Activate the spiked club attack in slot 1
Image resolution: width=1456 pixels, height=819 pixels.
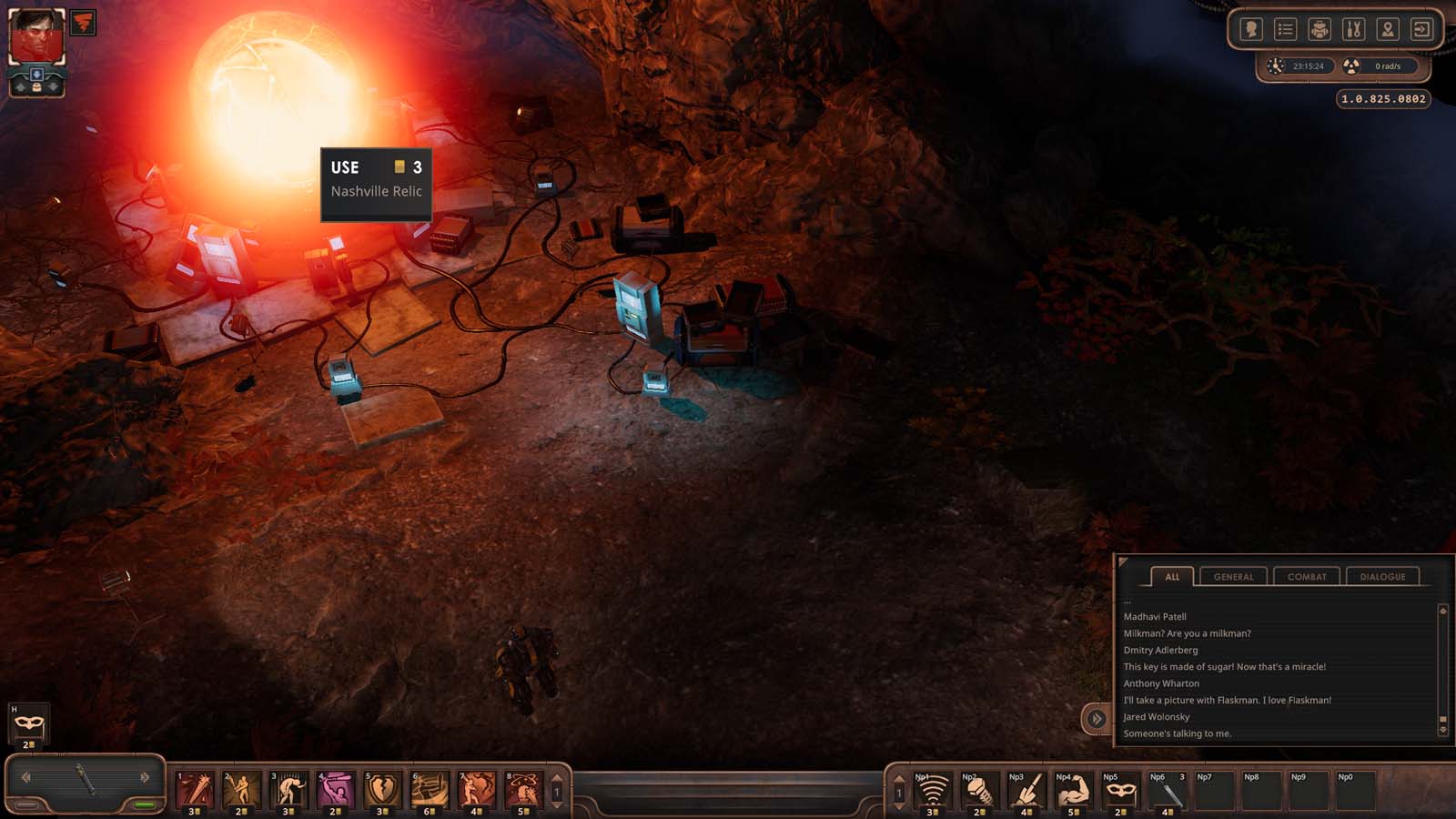(195, 789)
